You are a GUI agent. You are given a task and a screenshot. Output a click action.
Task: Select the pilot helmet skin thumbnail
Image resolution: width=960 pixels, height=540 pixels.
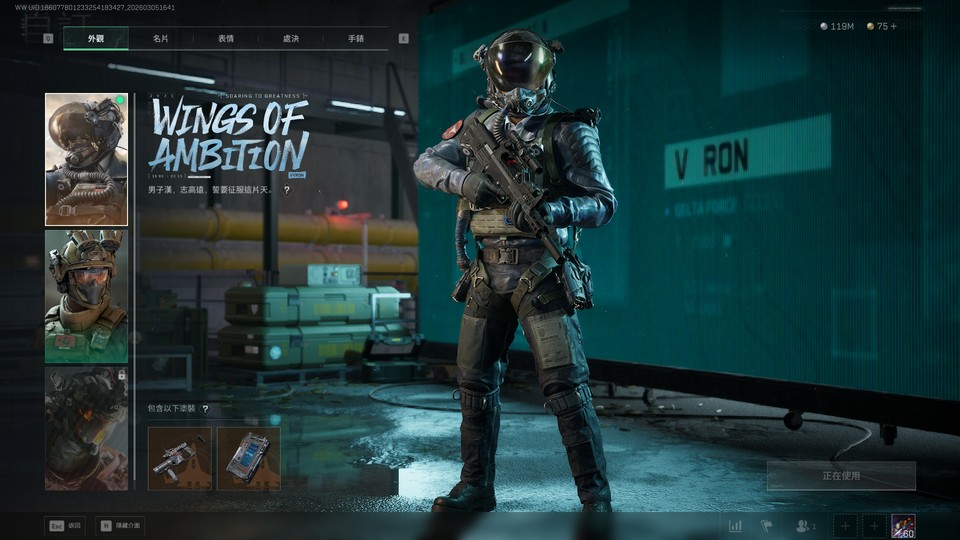[x=86, y=160]
